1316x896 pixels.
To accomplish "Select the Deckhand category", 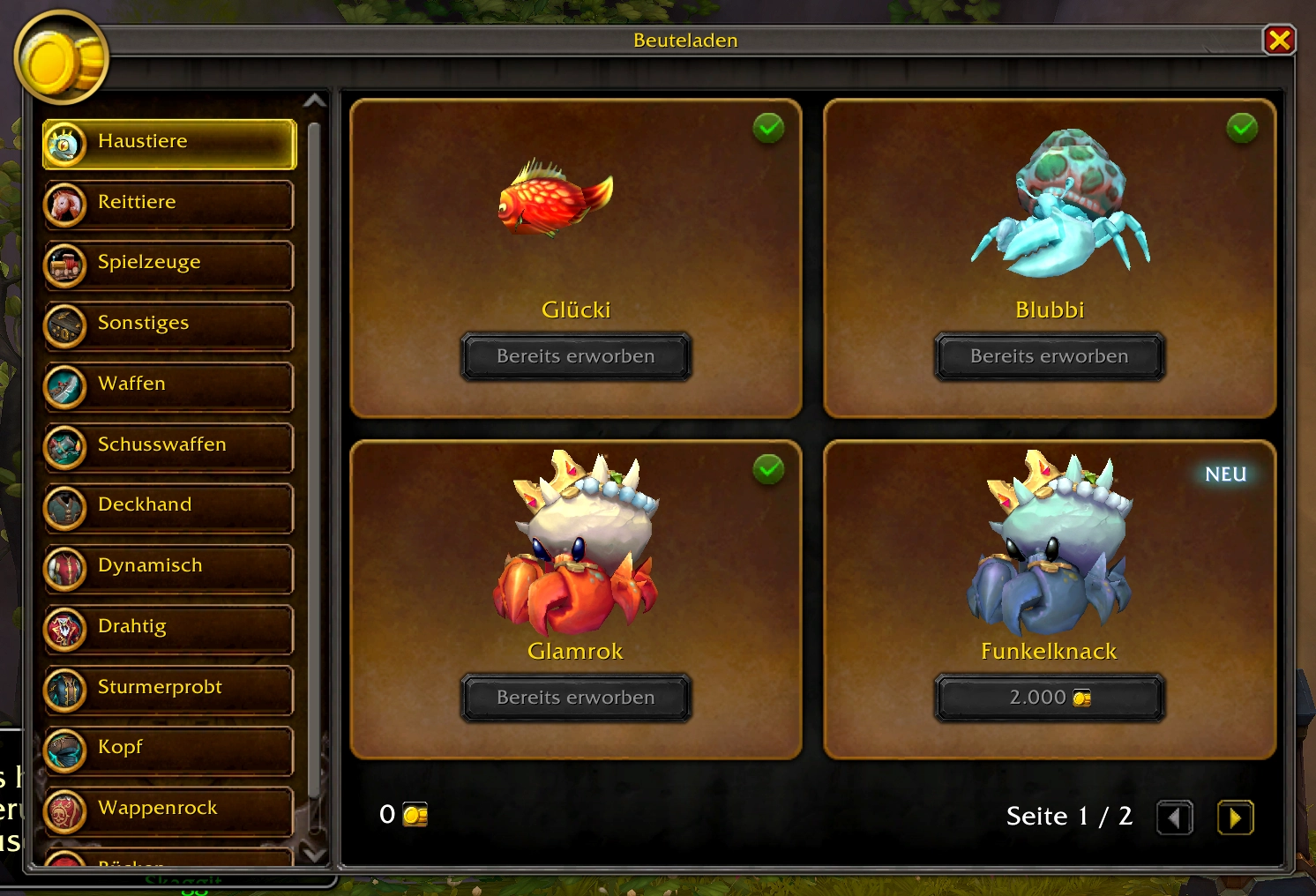I will click(x=169, y=507).
